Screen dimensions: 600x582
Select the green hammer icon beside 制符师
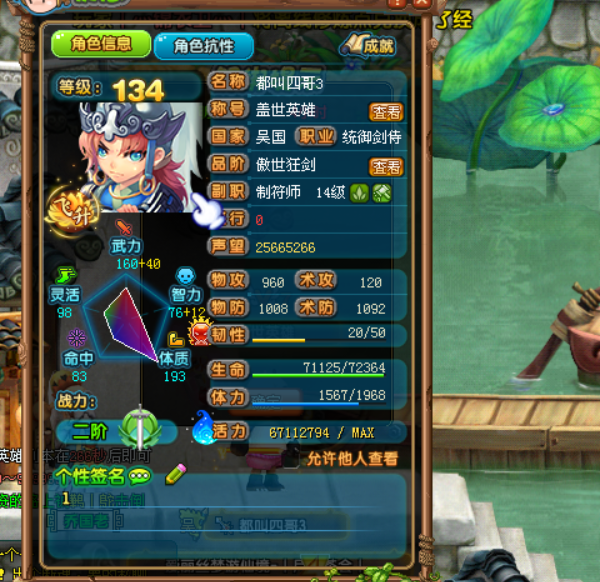pos(381,192)
